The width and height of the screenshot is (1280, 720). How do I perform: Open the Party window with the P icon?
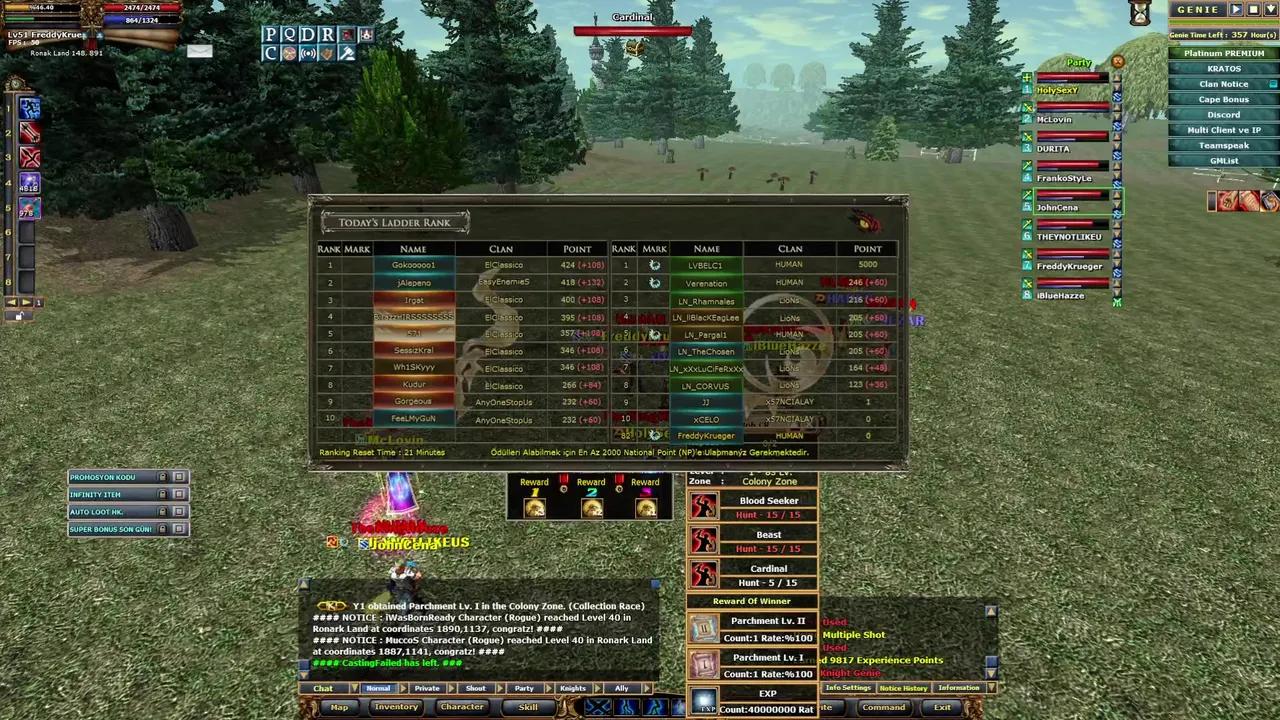coord(271,35)
